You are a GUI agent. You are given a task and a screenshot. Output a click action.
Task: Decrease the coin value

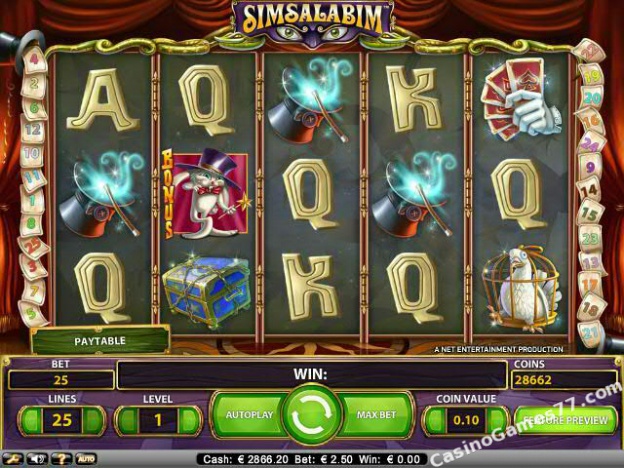coord(437,420)
